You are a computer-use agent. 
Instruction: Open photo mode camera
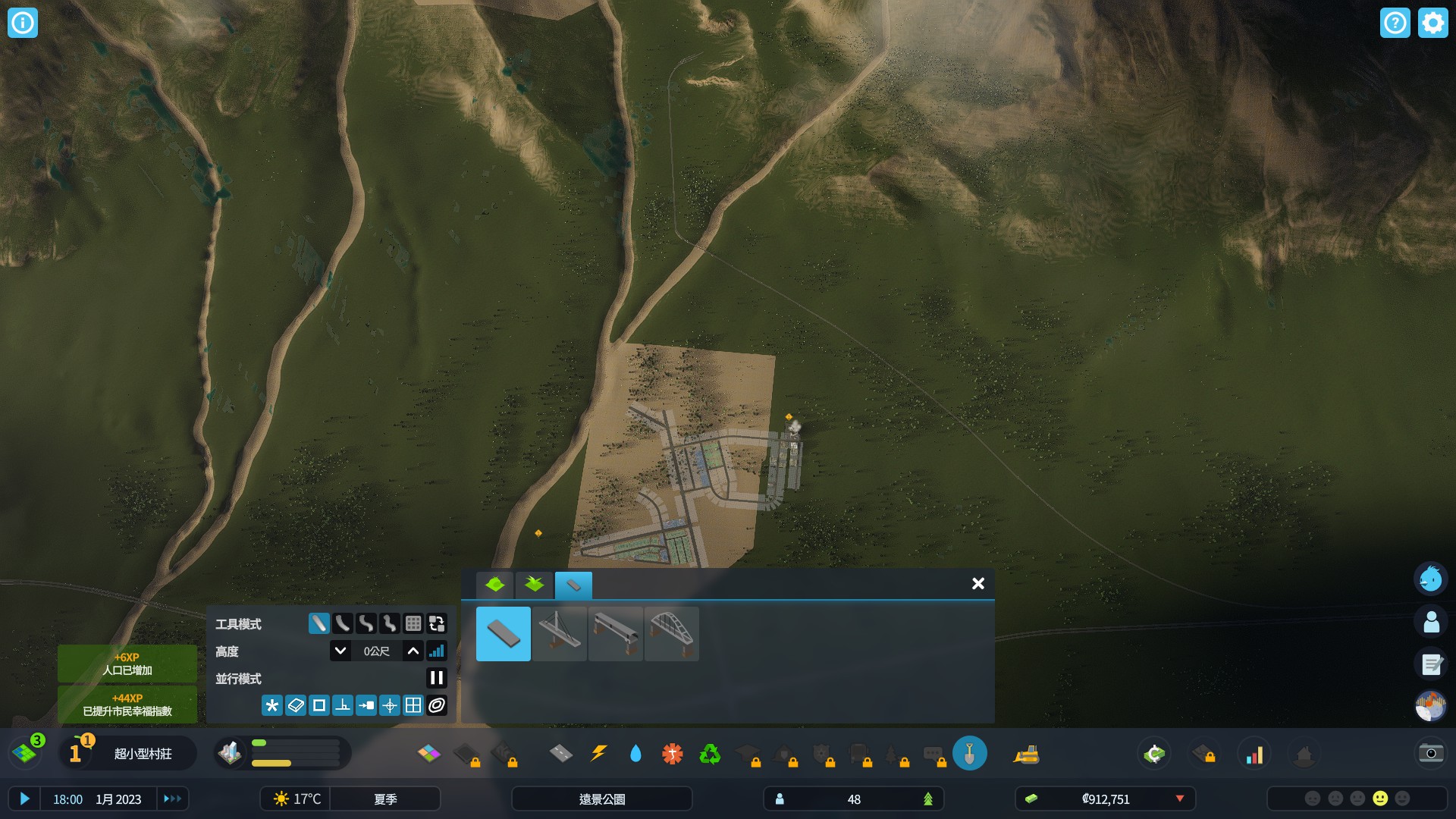(1430, 754)
